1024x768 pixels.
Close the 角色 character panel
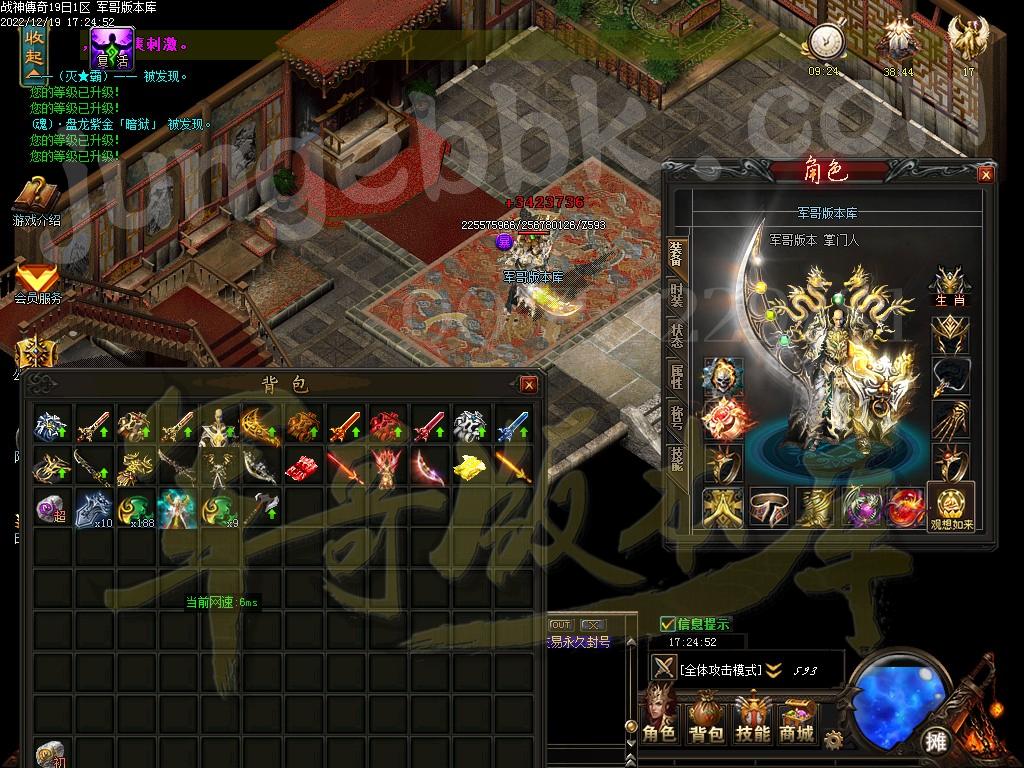tap(986, 175)
